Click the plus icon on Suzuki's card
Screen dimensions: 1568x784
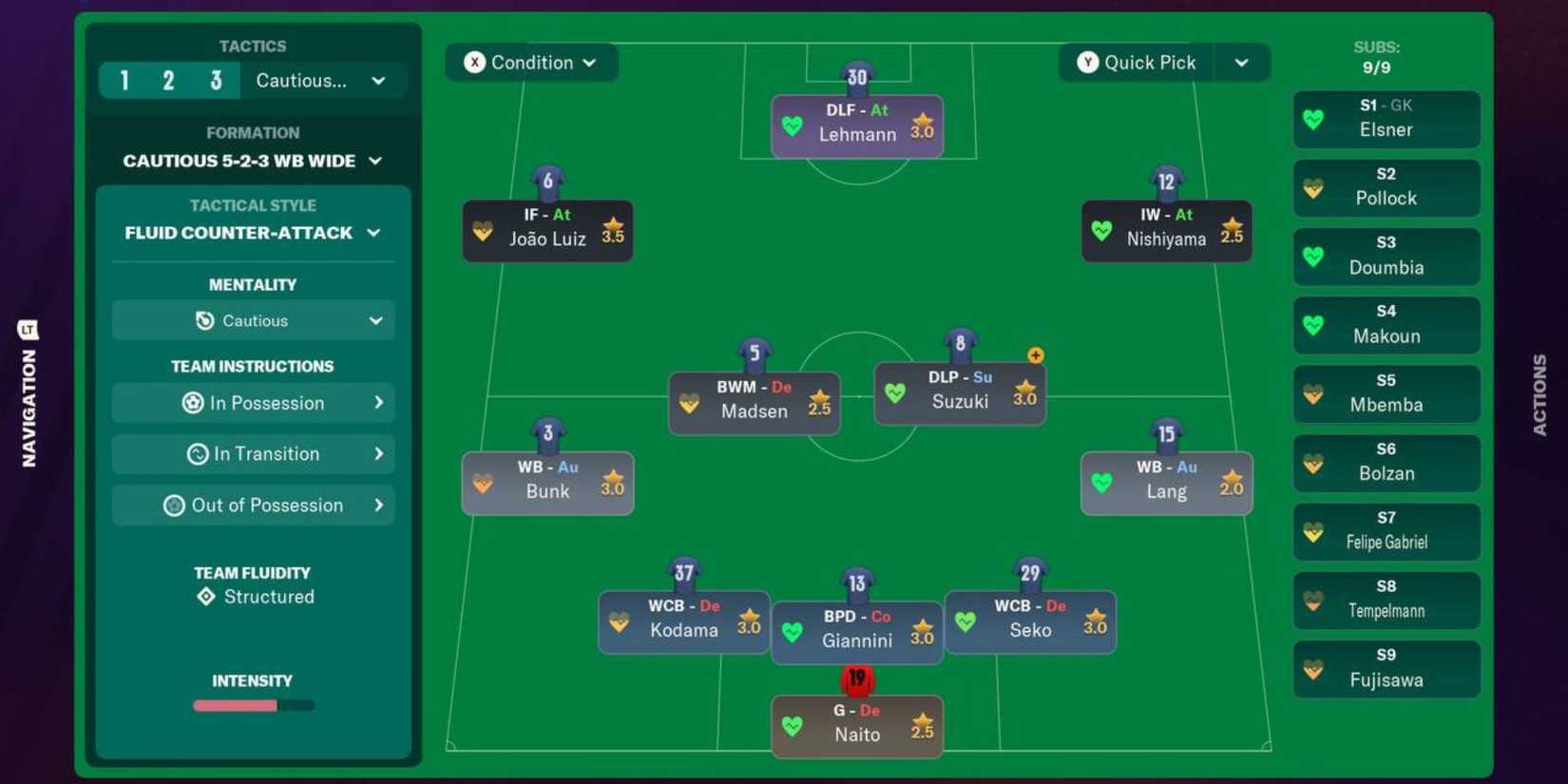(1035, 354)
